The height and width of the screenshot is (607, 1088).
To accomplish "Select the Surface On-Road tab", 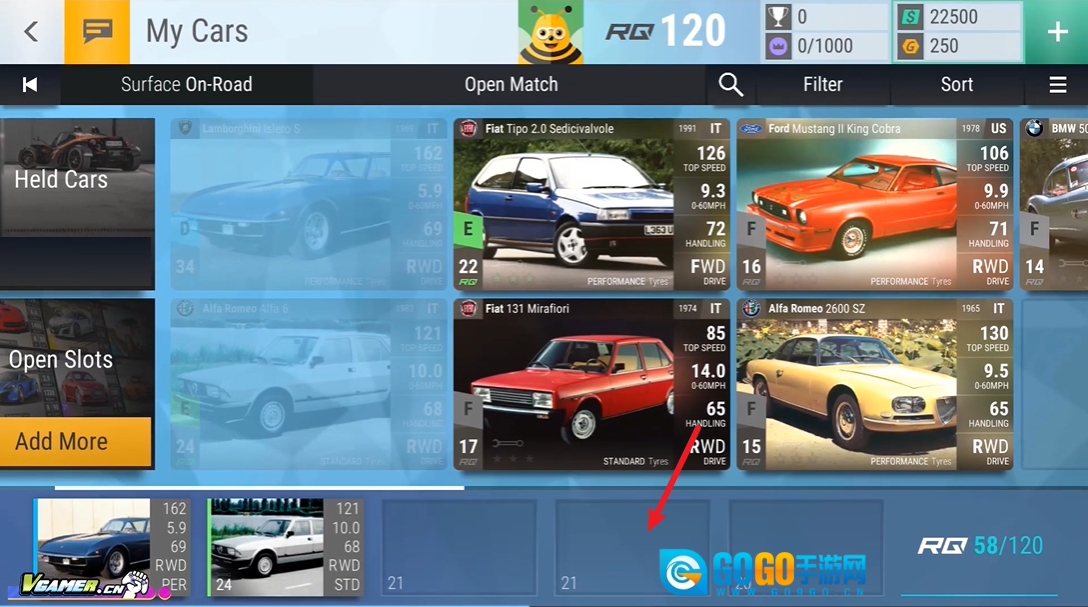I will pos(187,85).
